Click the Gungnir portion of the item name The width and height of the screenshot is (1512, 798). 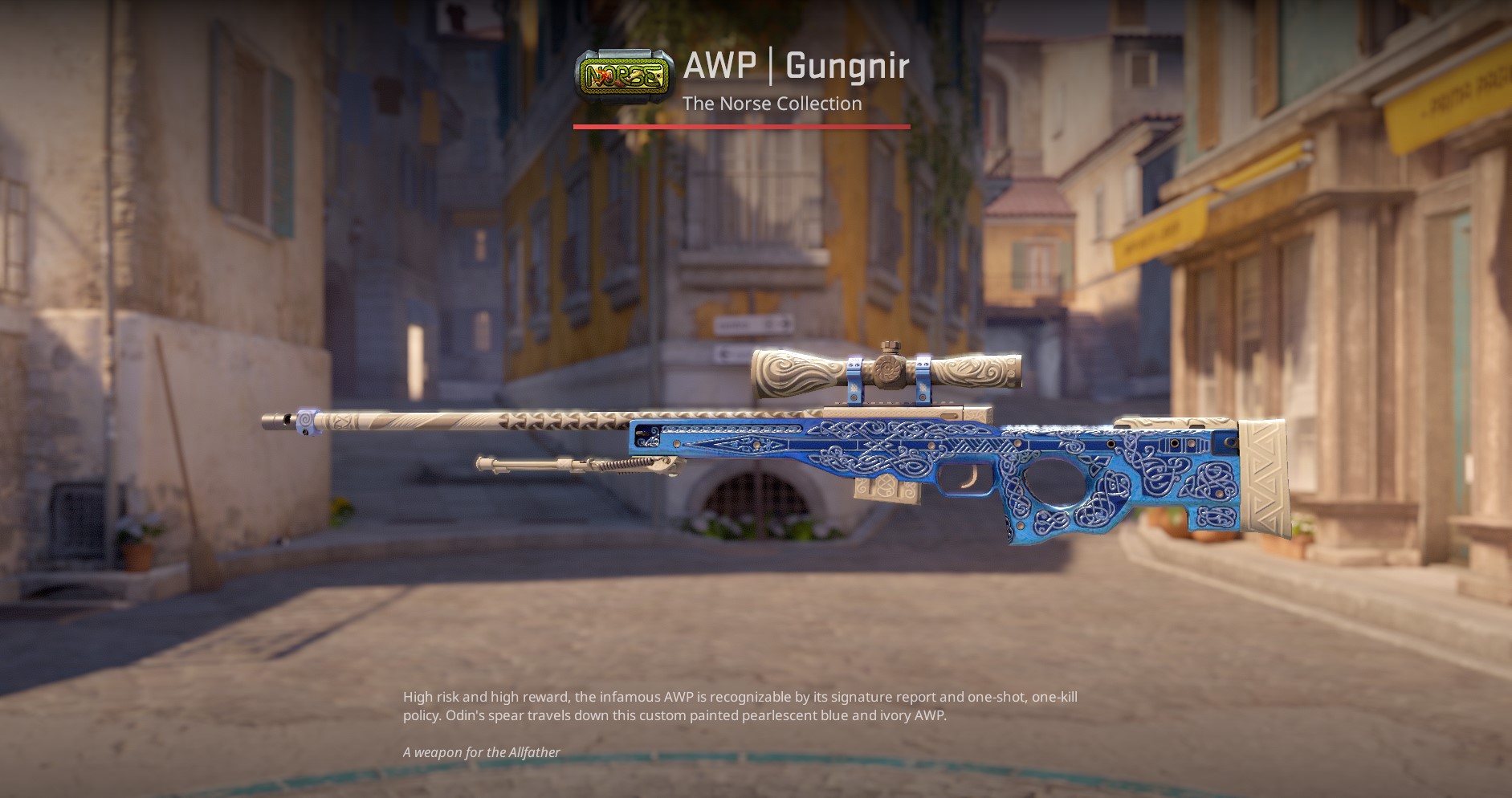[x=847, y=68]
